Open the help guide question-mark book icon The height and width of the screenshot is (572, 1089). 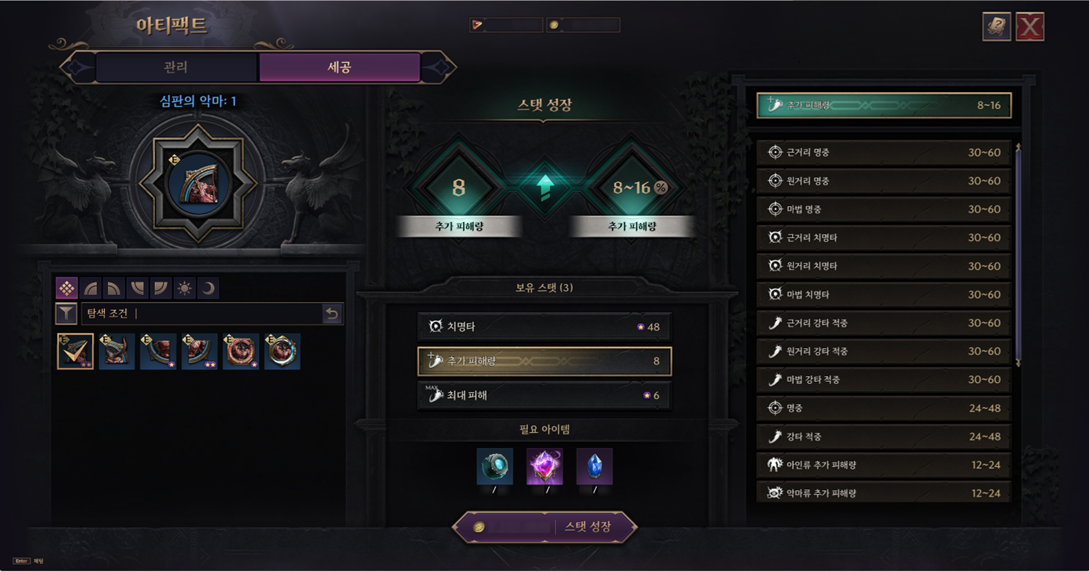[x=996, y=27]
